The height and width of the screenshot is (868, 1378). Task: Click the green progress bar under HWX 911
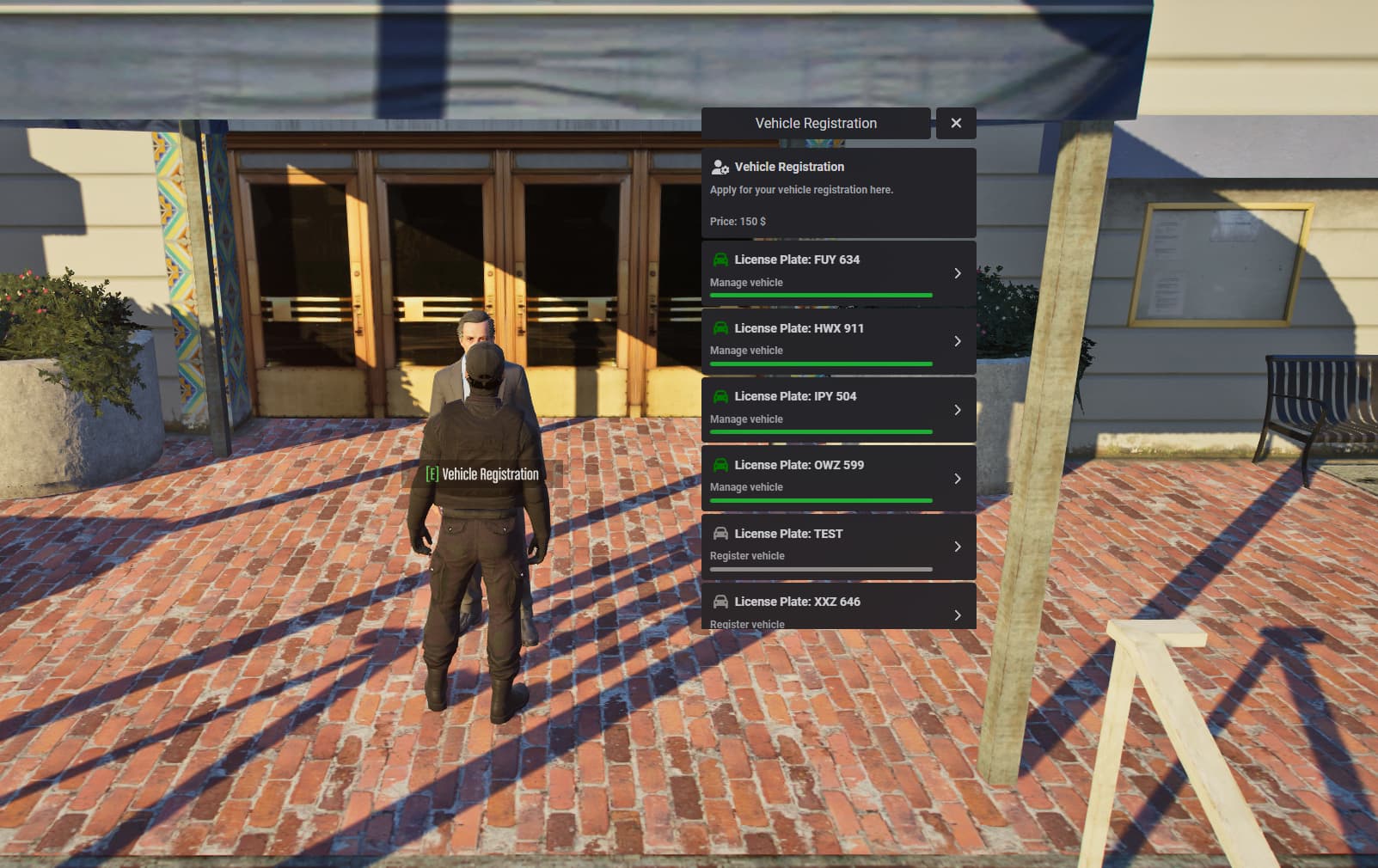(x=820, y=364)
